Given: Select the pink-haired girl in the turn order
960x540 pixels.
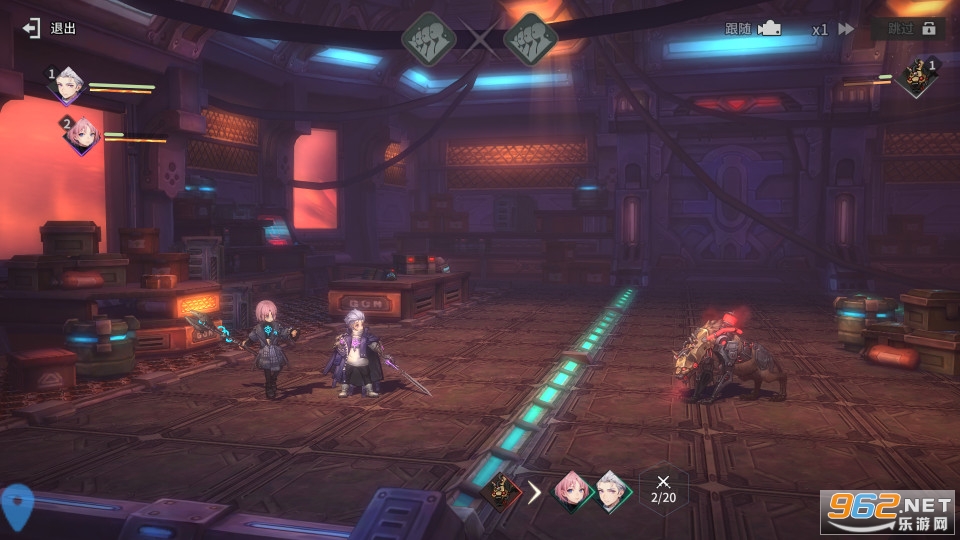Looking at the screenshot, I should (571, 491).
